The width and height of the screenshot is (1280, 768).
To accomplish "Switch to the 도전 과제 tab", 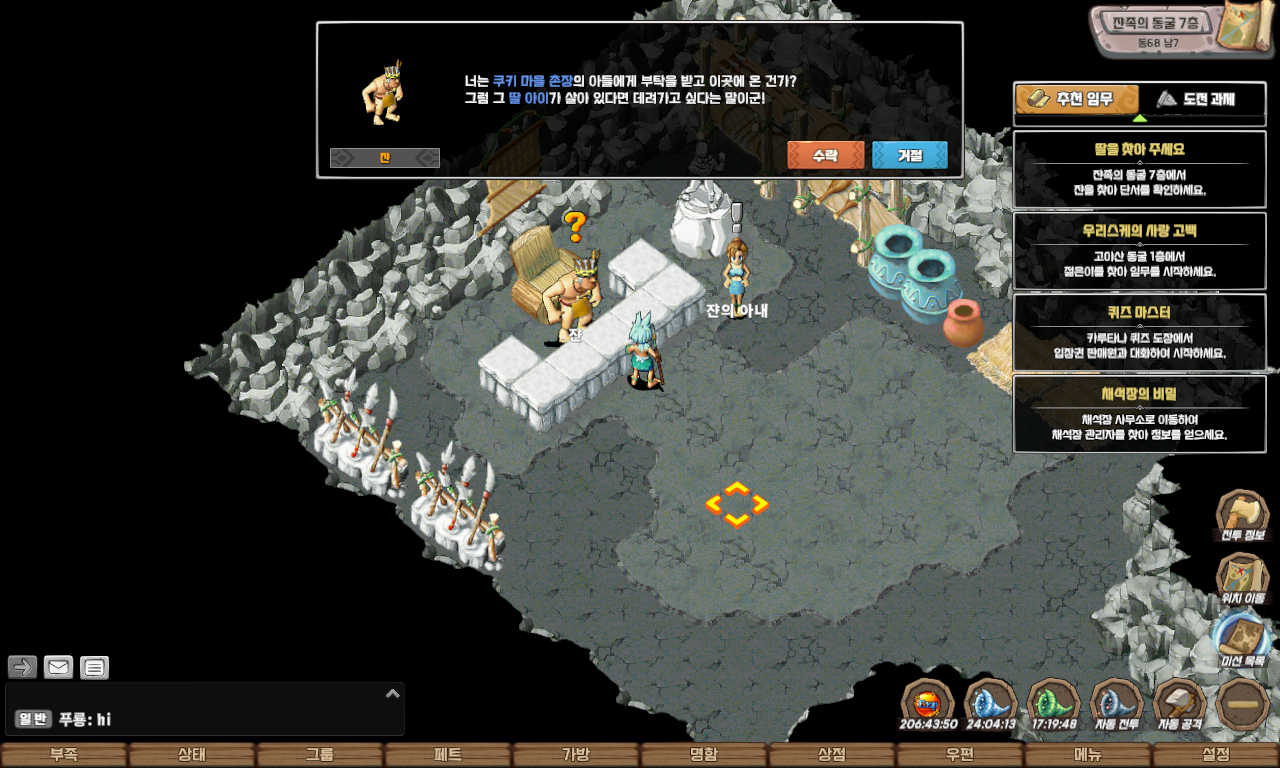I will tap(1194, 99).
